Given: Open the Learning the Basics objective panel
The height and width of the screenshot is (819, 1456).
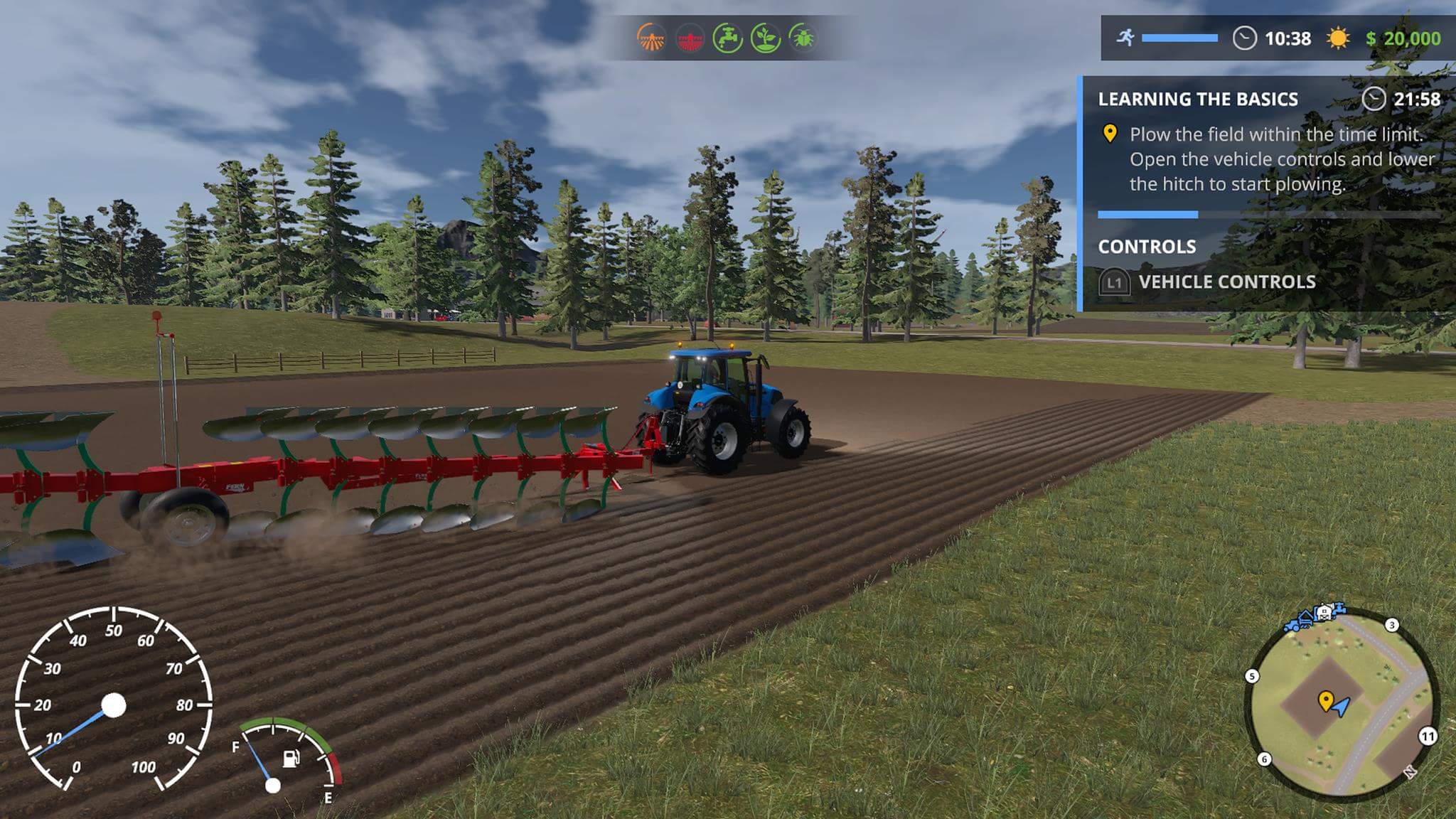Looking at the screenshot, I should [x=1198, y=99].
